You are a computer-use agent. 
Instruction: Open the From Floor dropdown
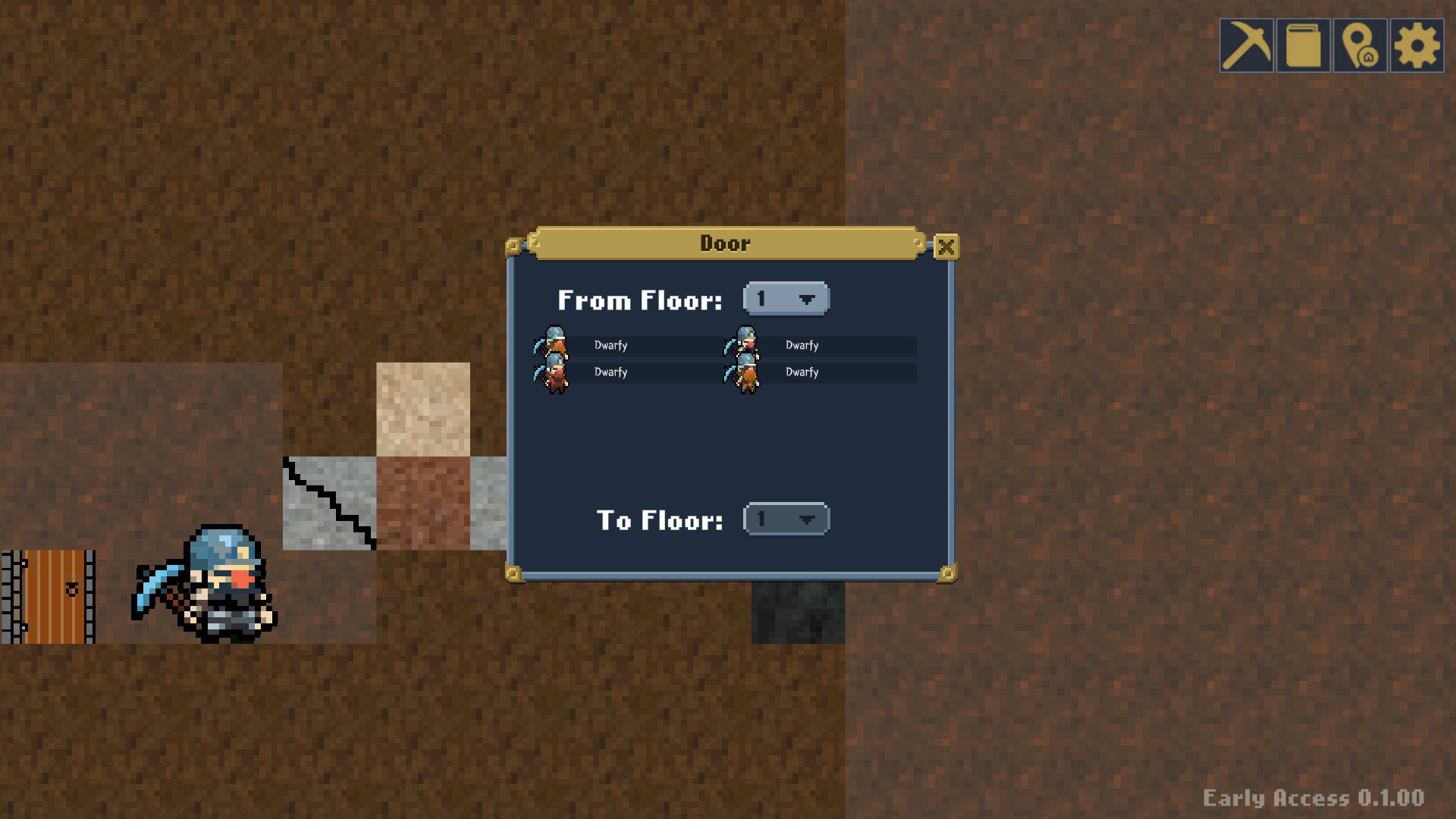pos(786,299)
